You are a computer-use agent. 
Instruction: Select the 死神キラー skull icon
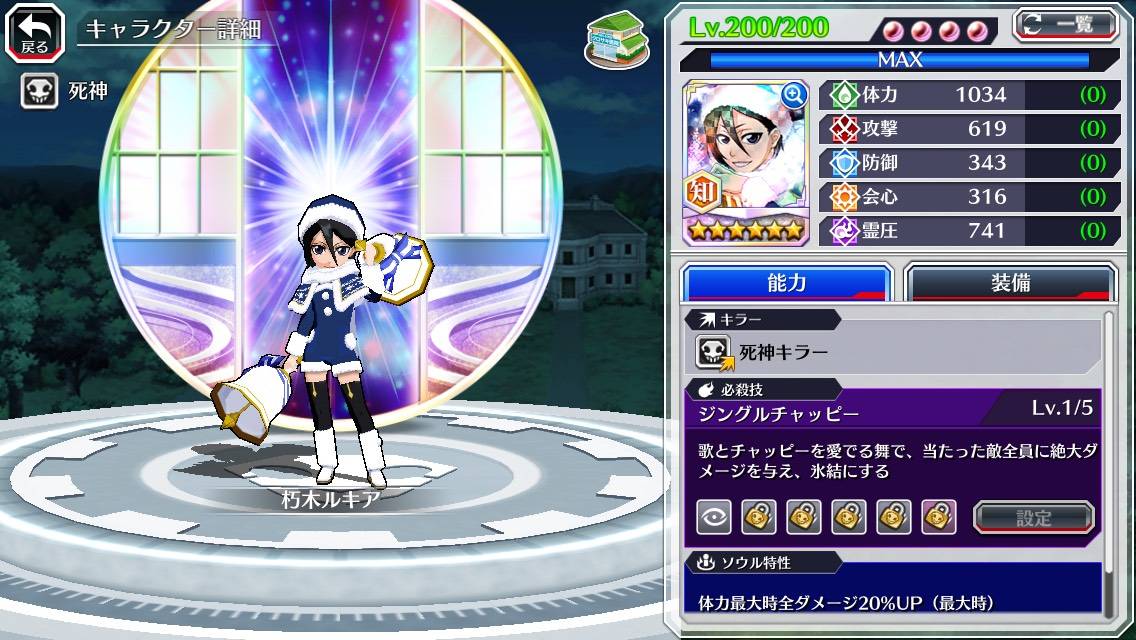[x=714, y=352]
